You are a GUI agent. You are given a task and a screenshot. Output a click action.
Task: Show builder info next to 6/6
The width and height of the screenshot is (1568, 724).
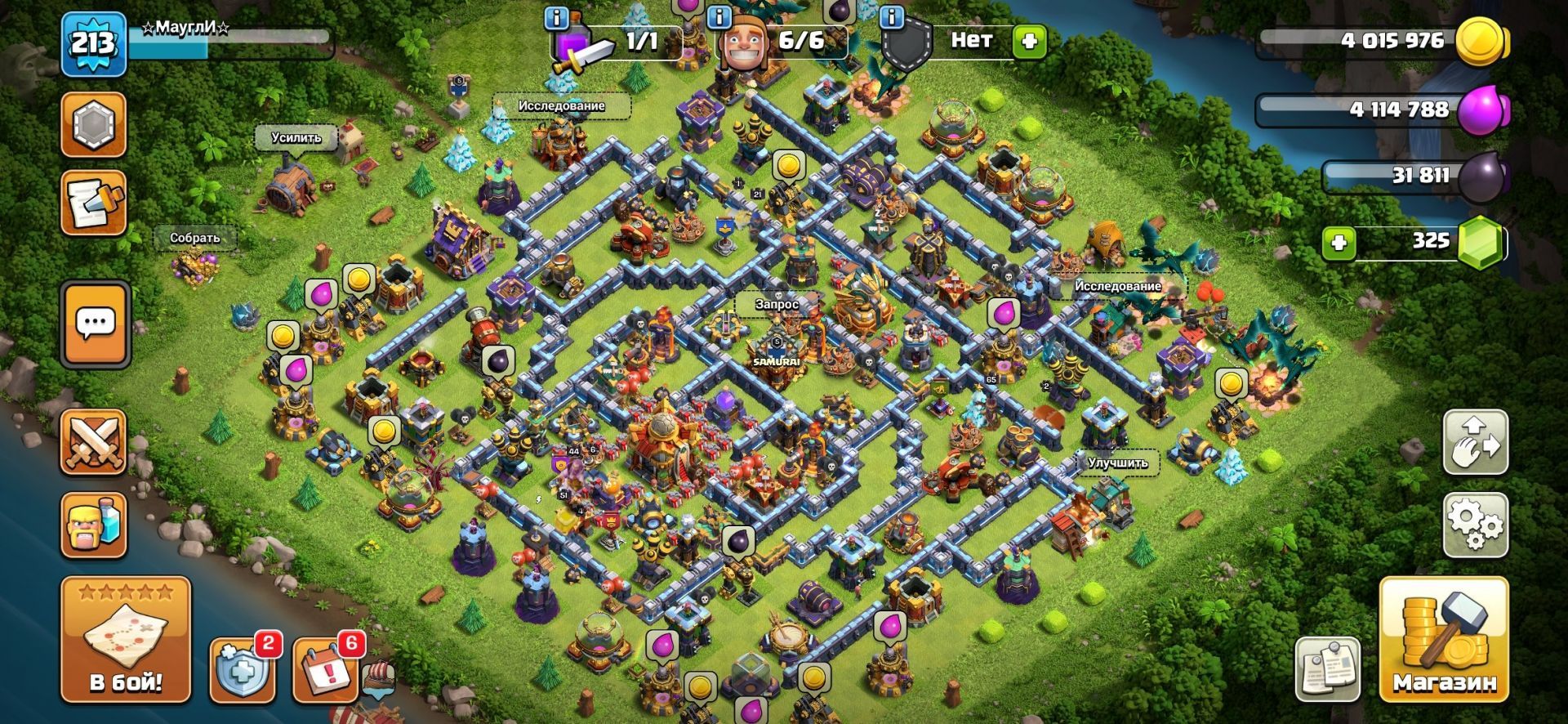(x=719, y=17)
